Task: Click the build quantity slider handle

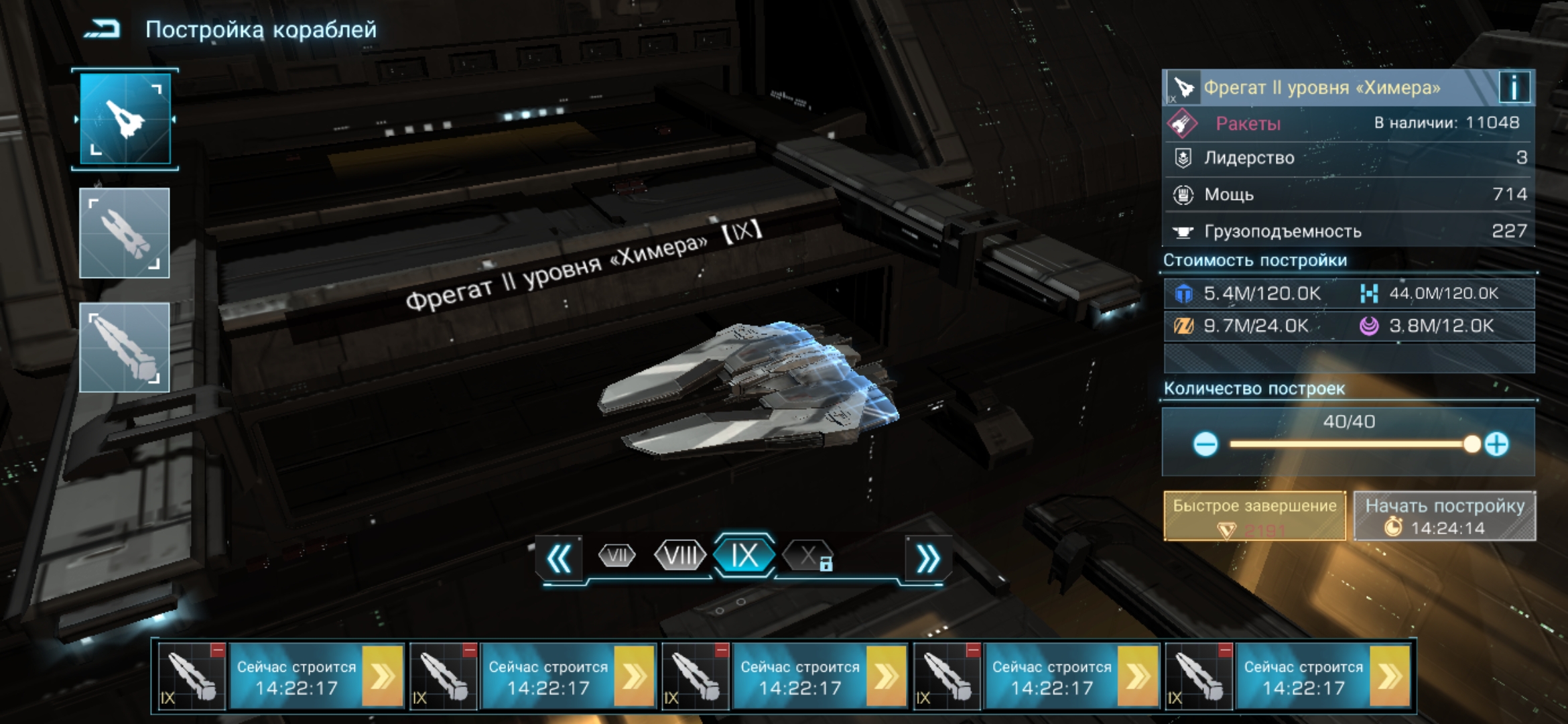Action: click(x=1472, y=444)
